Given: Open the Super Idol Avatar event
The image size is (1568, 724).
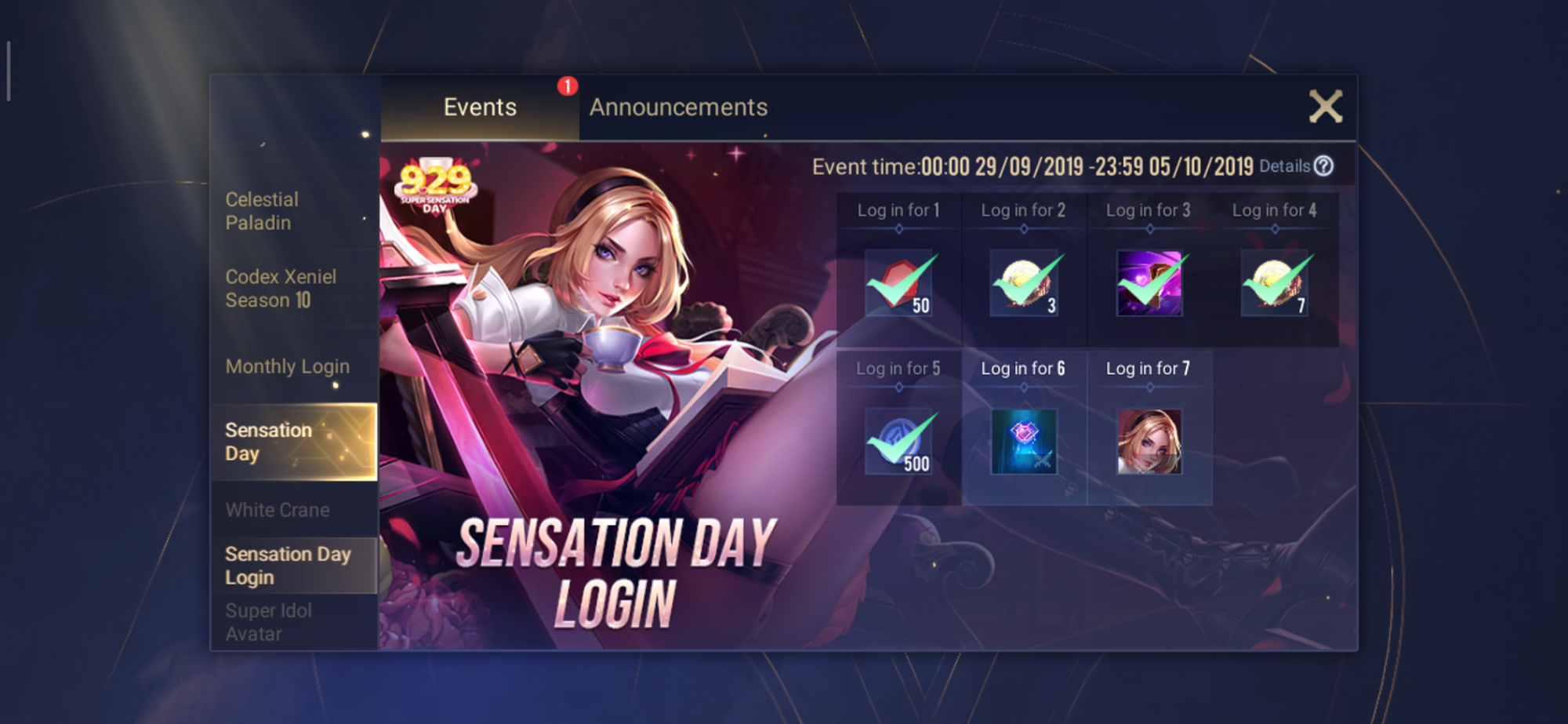Looking at the screenshot, I should point(269,622).
